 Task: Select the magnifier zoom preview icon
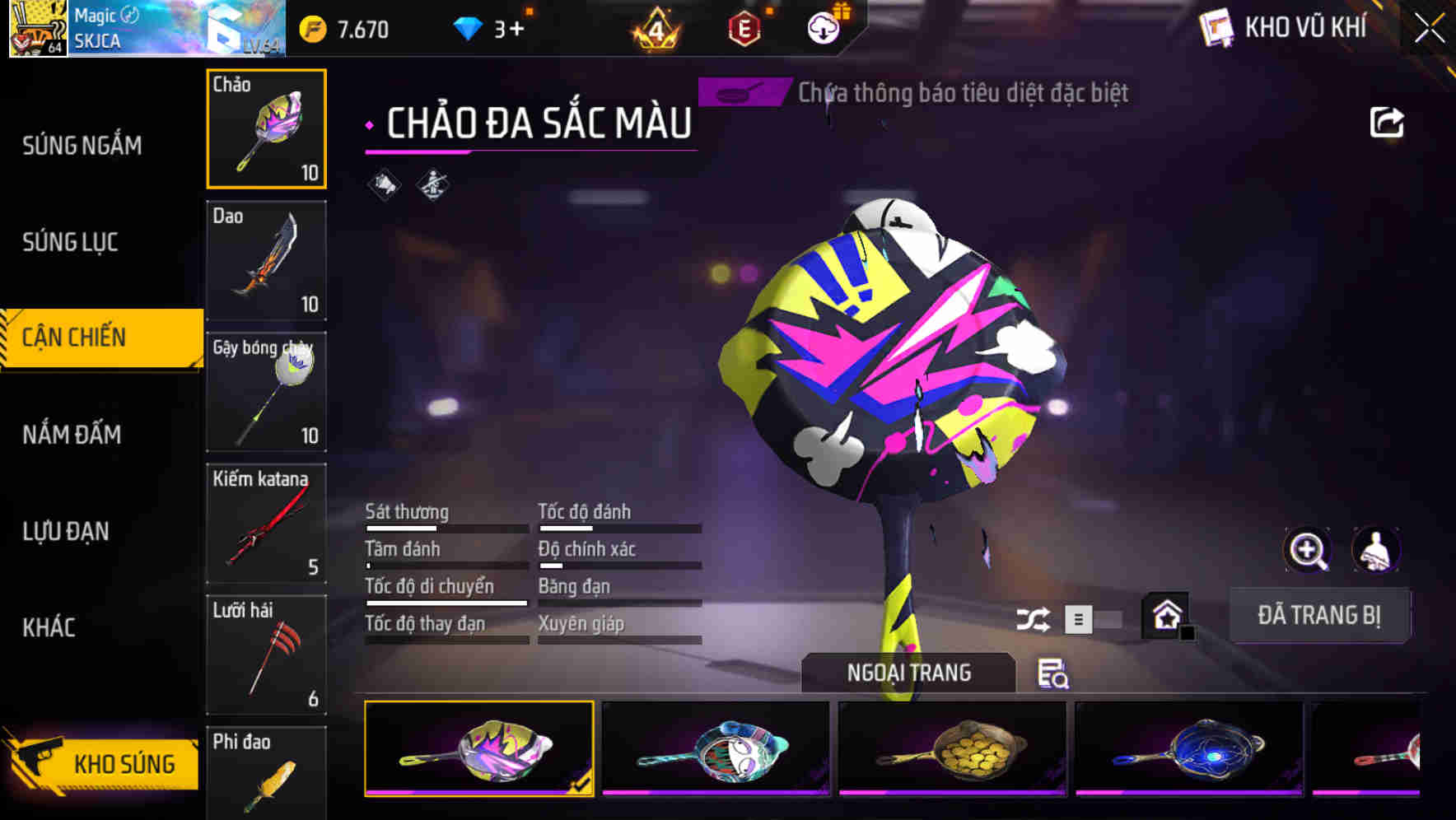pos(1309,550)
